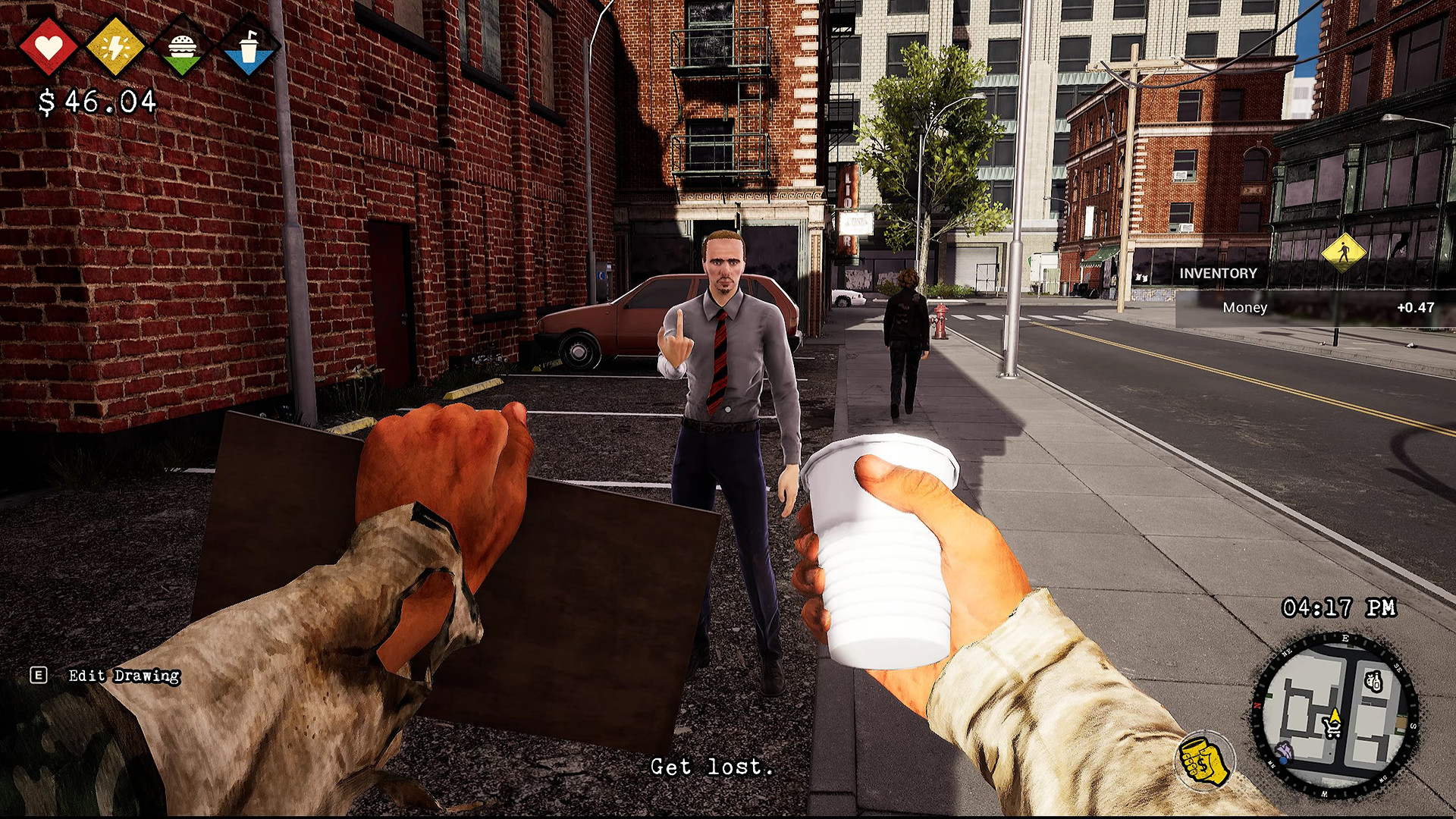This screenshot has height=819, width=1456.
Task: Click the 04:17 PM clock display
Action: click(x=1339, y=607)
